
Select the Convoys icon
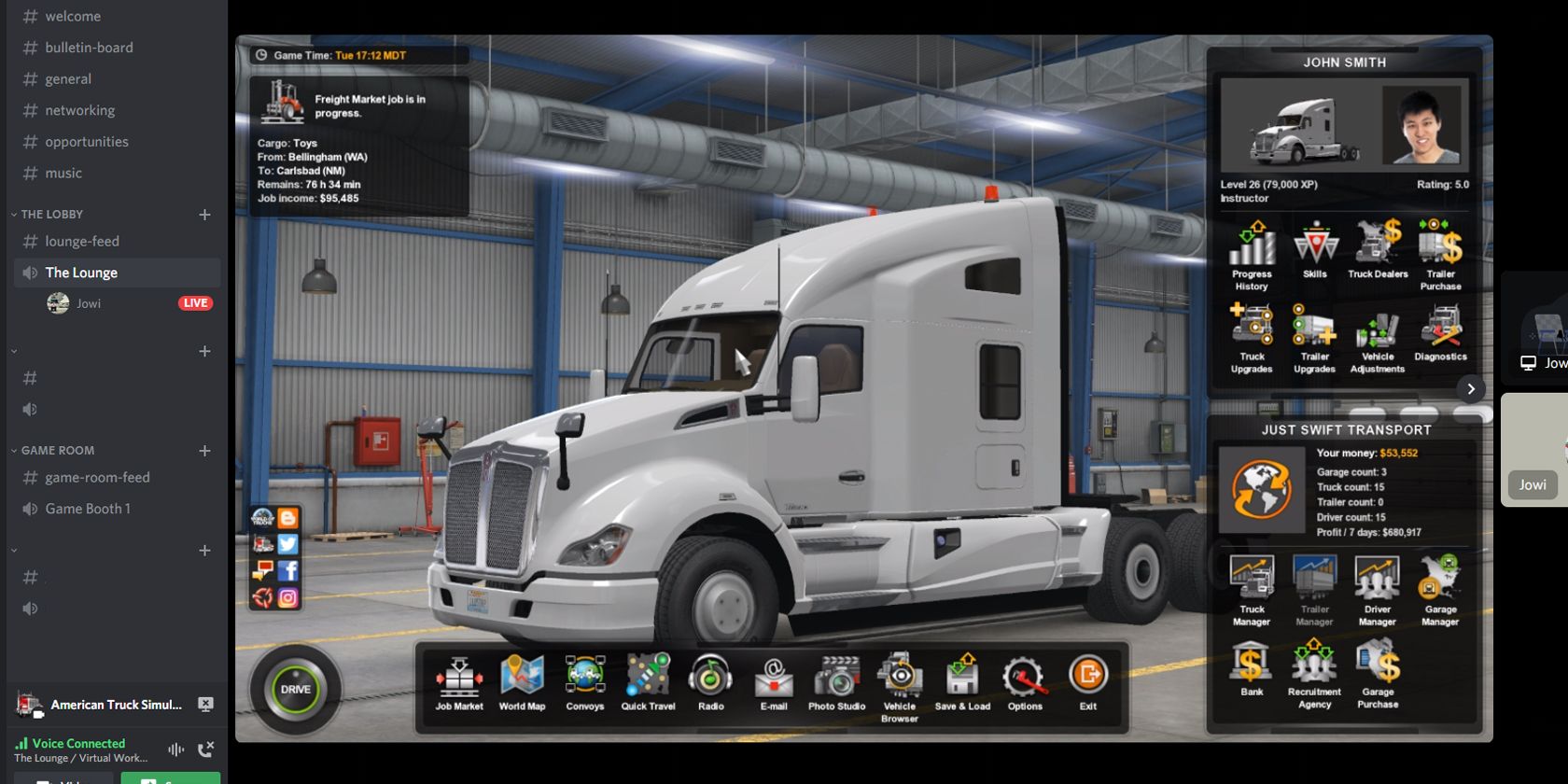tap(584, 679)
